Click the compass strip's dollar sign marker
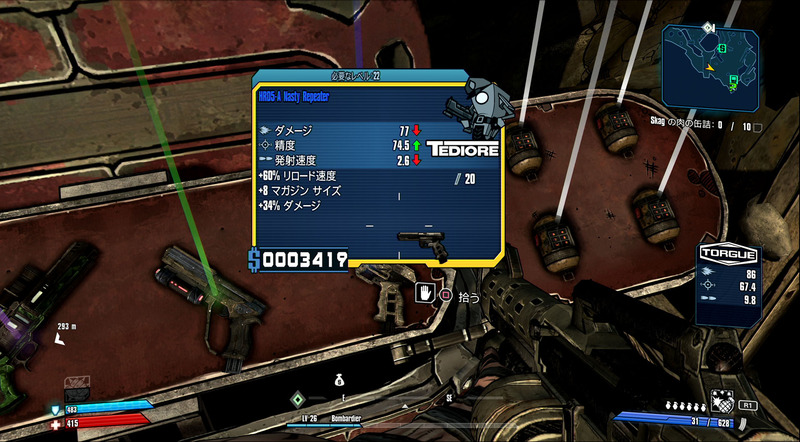The image size is (800, 442). [339, 380]
